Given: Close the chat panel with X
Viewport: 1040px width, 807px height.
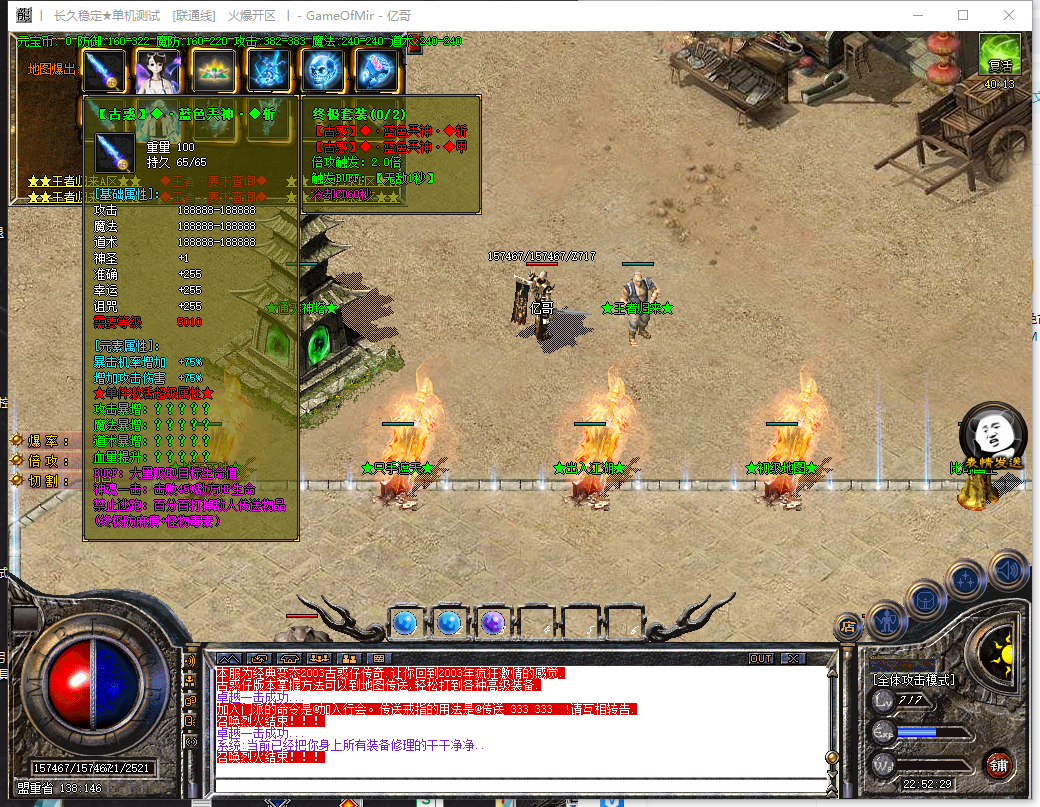Looking at the screenshot, I should (793, 659).
